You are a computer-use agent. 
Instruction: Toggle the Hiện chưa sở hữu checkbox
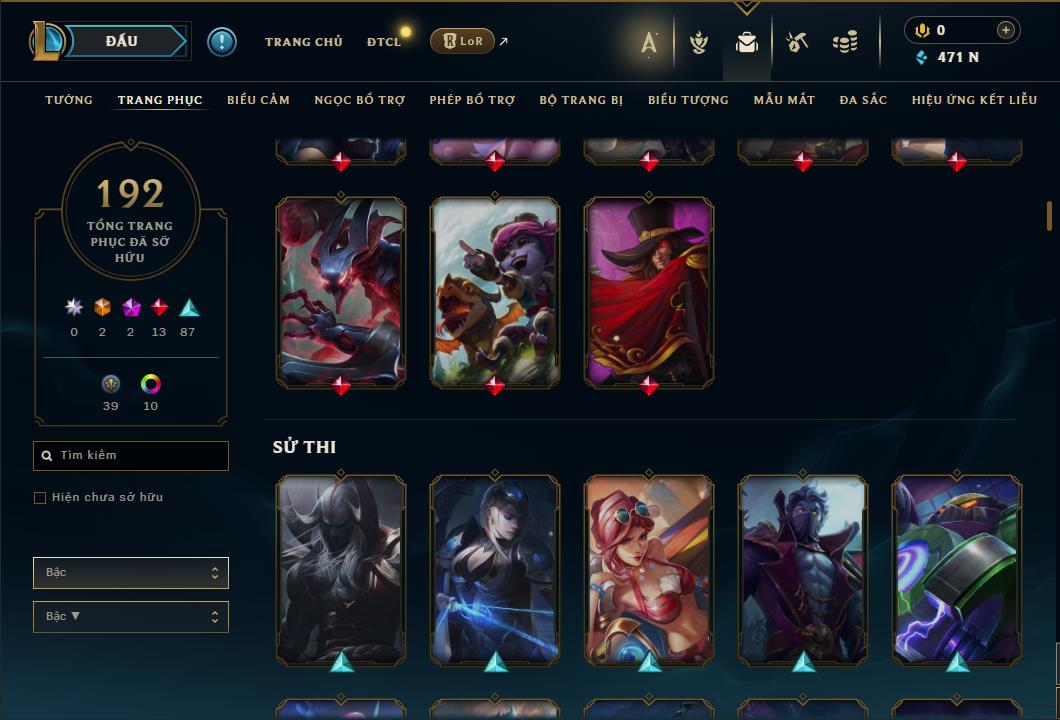[40, 498]
